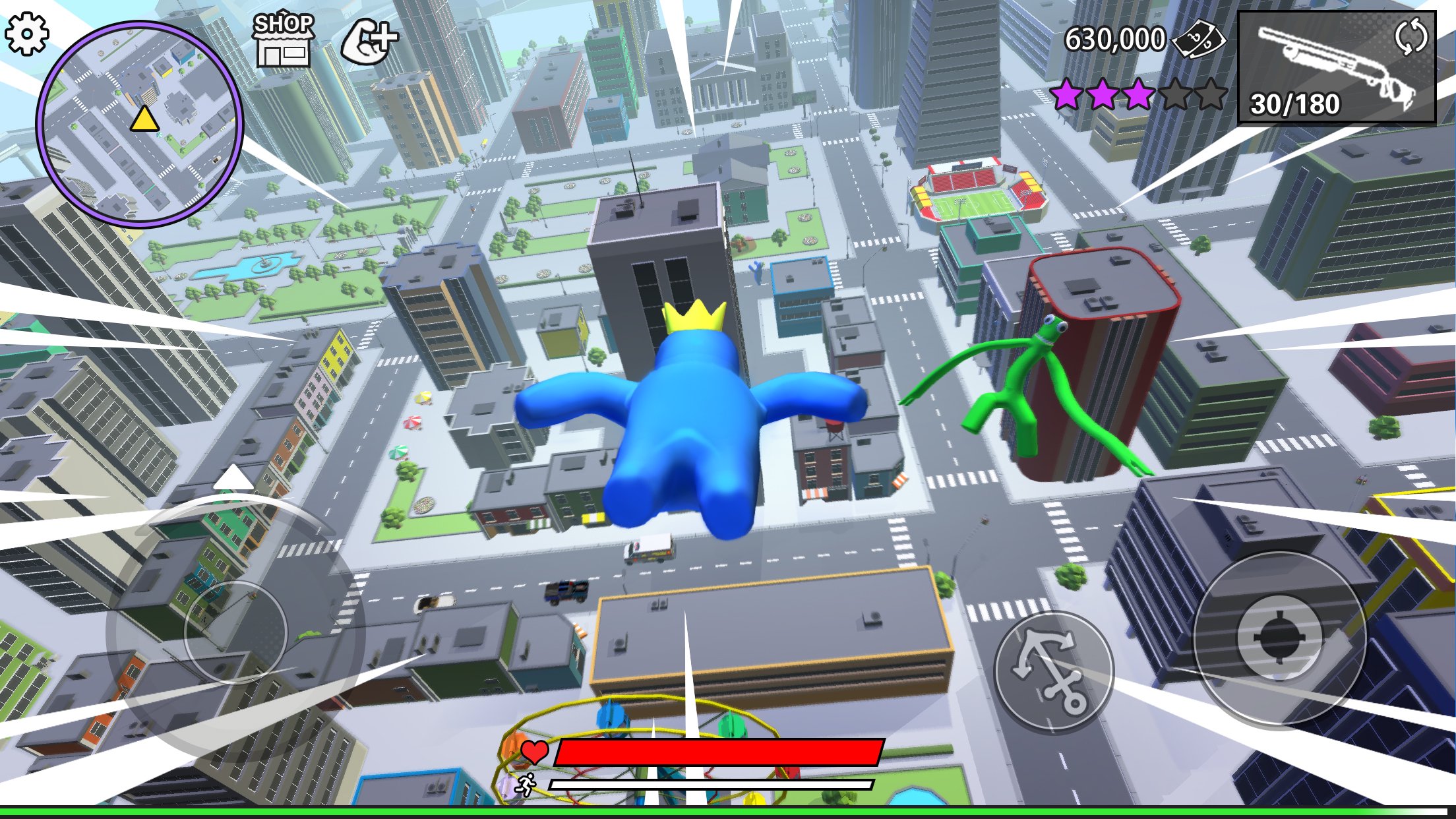Open the SHOP storefront
Viewport: 1456px width, 819px height.
pyautogui.click(x=284, y=40)
